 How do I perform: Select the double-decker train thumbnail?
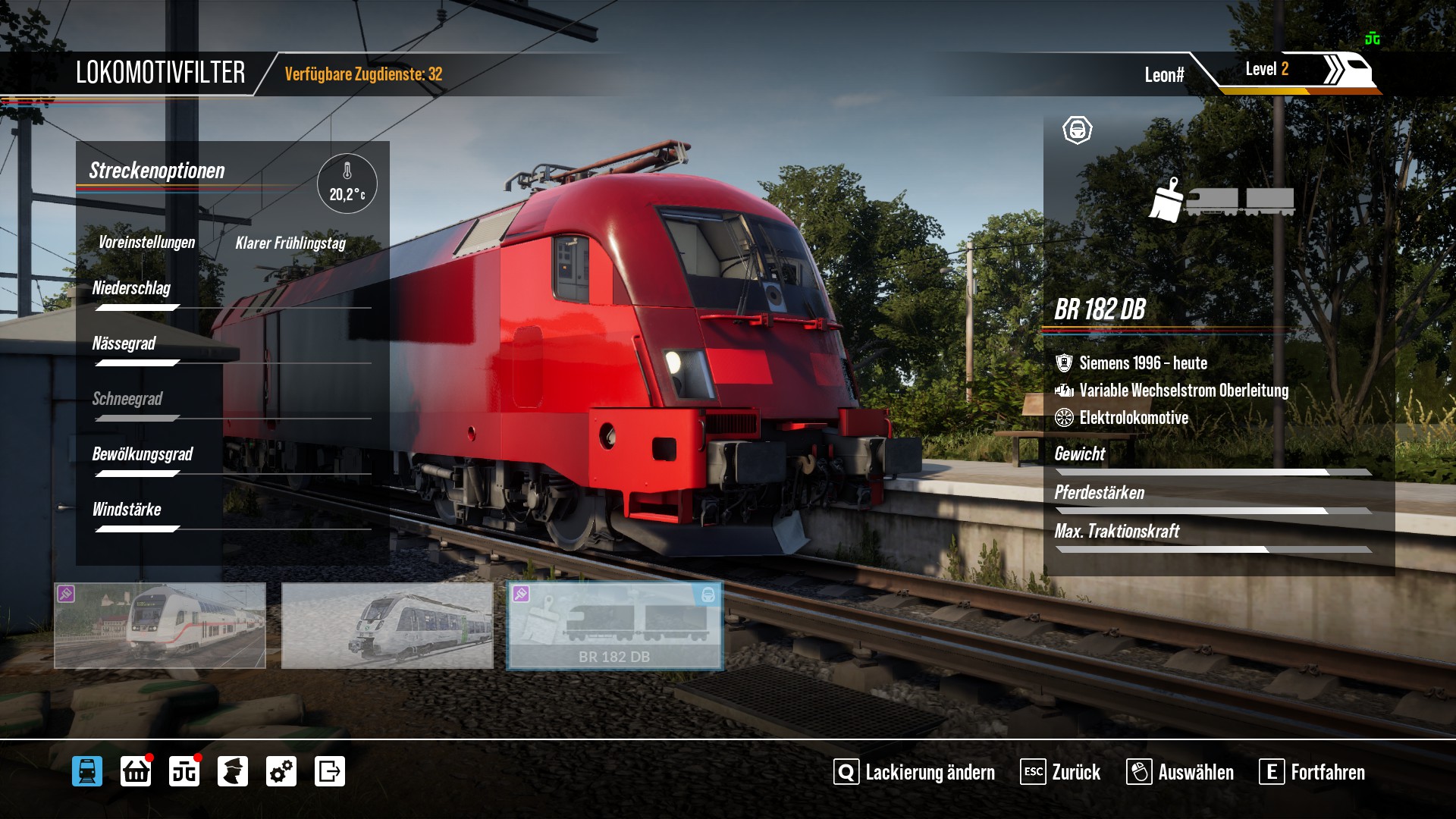160,626
